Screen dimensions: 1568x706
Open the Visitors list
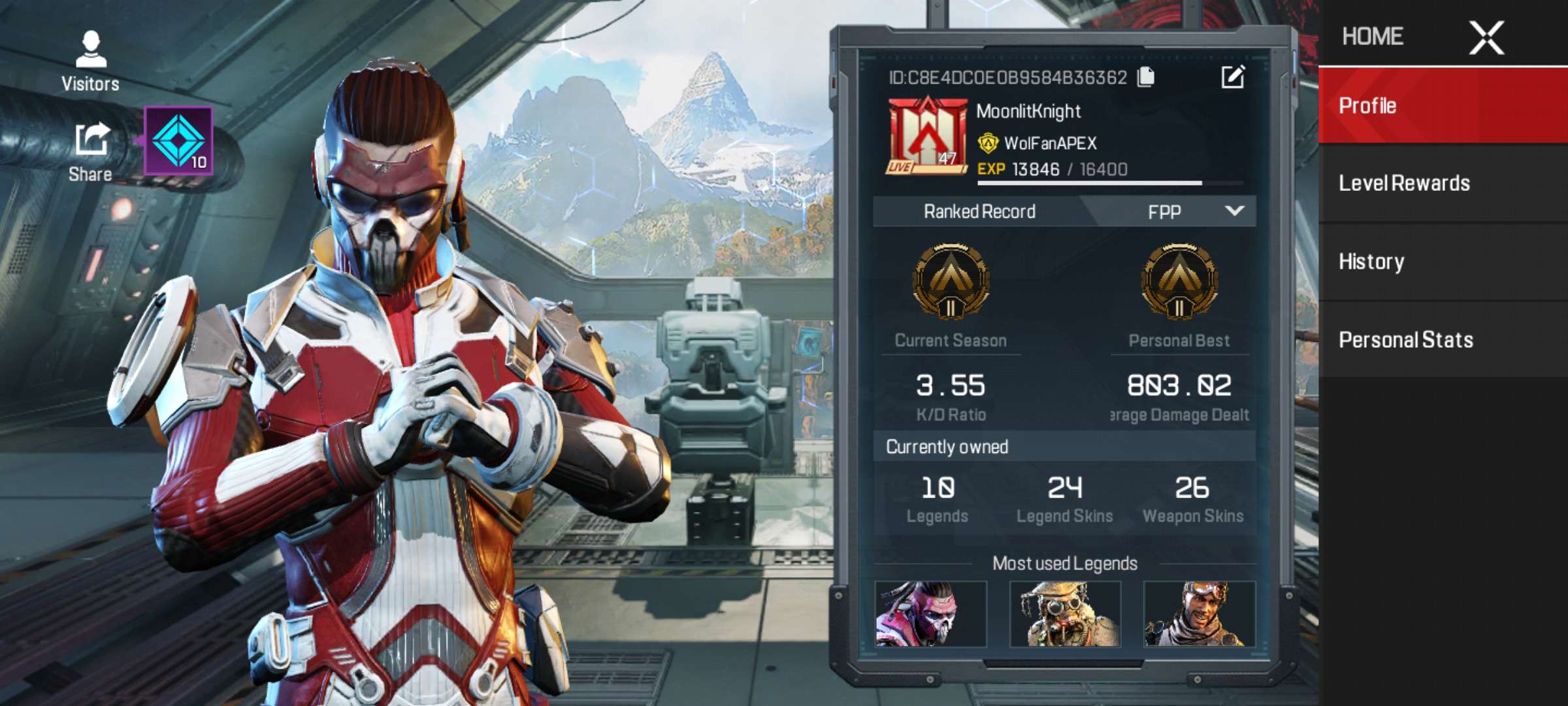pos(91,61)
